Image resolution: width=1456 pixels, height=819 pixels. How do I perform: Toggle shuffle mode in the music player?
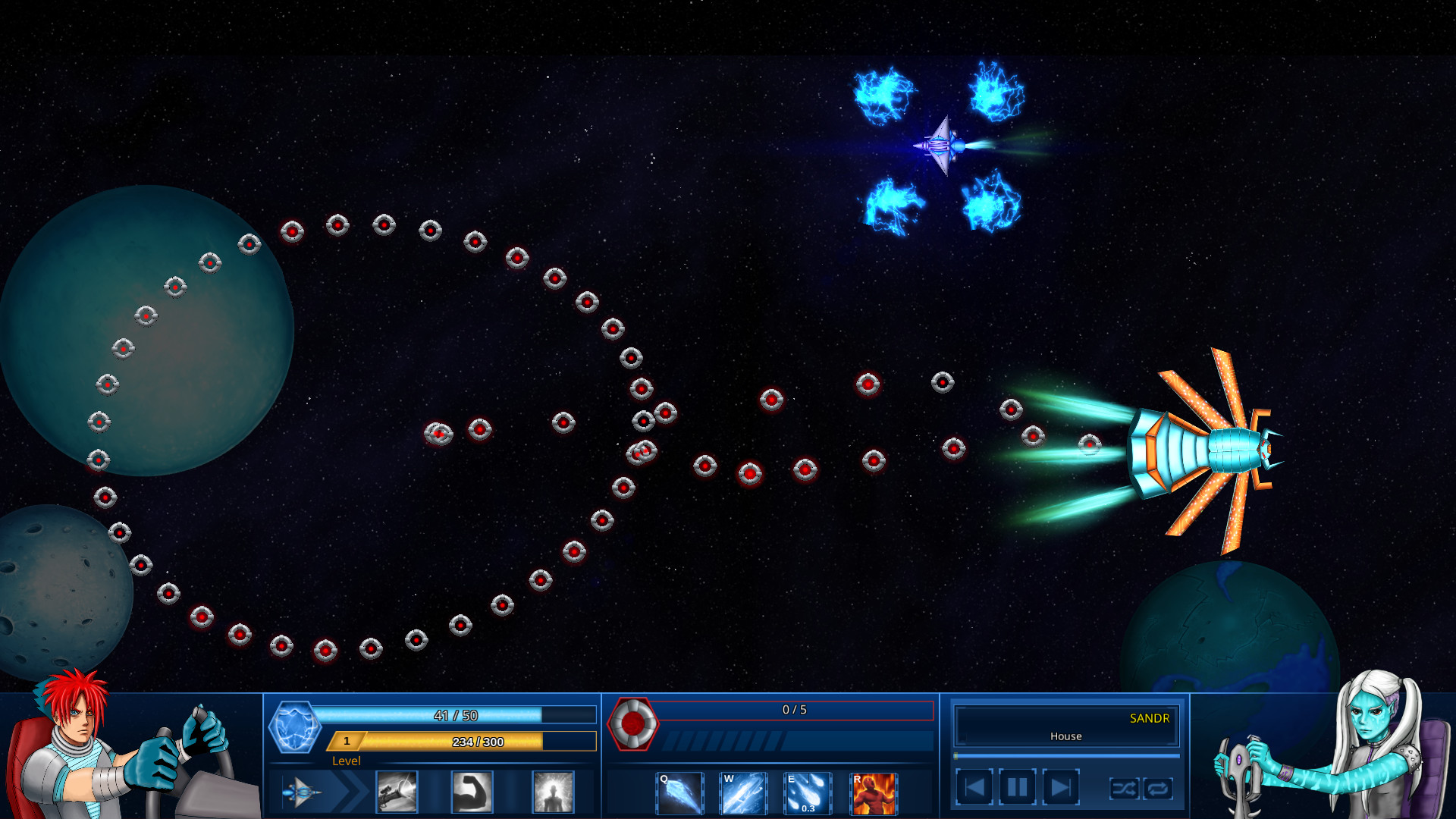click(x=1124, y=789)
